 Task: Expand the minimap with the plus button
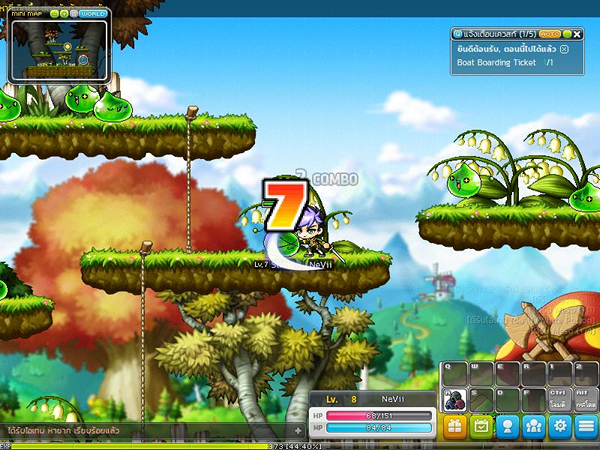pos(64,14)
